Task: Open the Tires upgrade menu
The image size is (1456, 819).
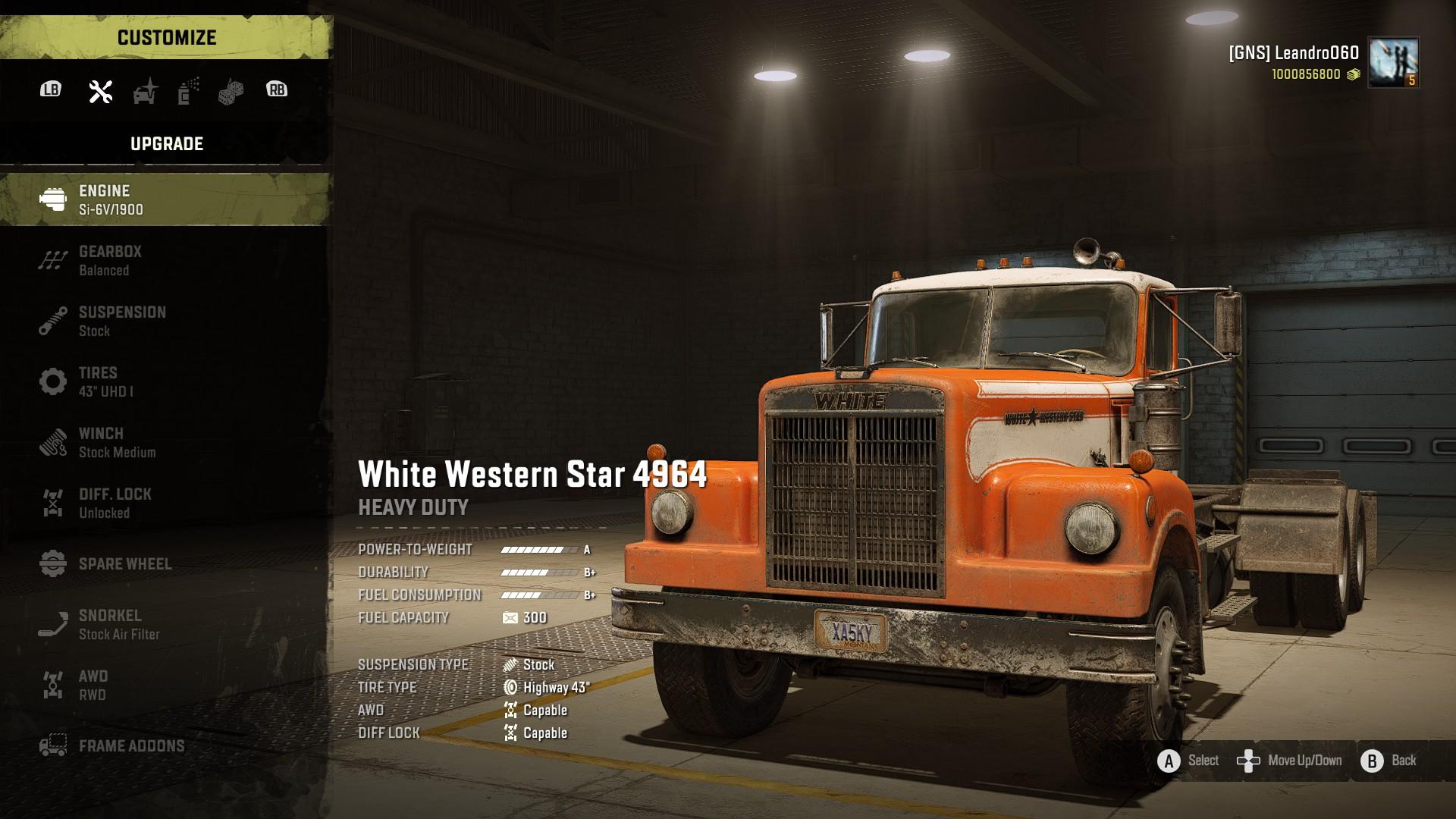Action: pyautogui.click(x=165, y=381)
